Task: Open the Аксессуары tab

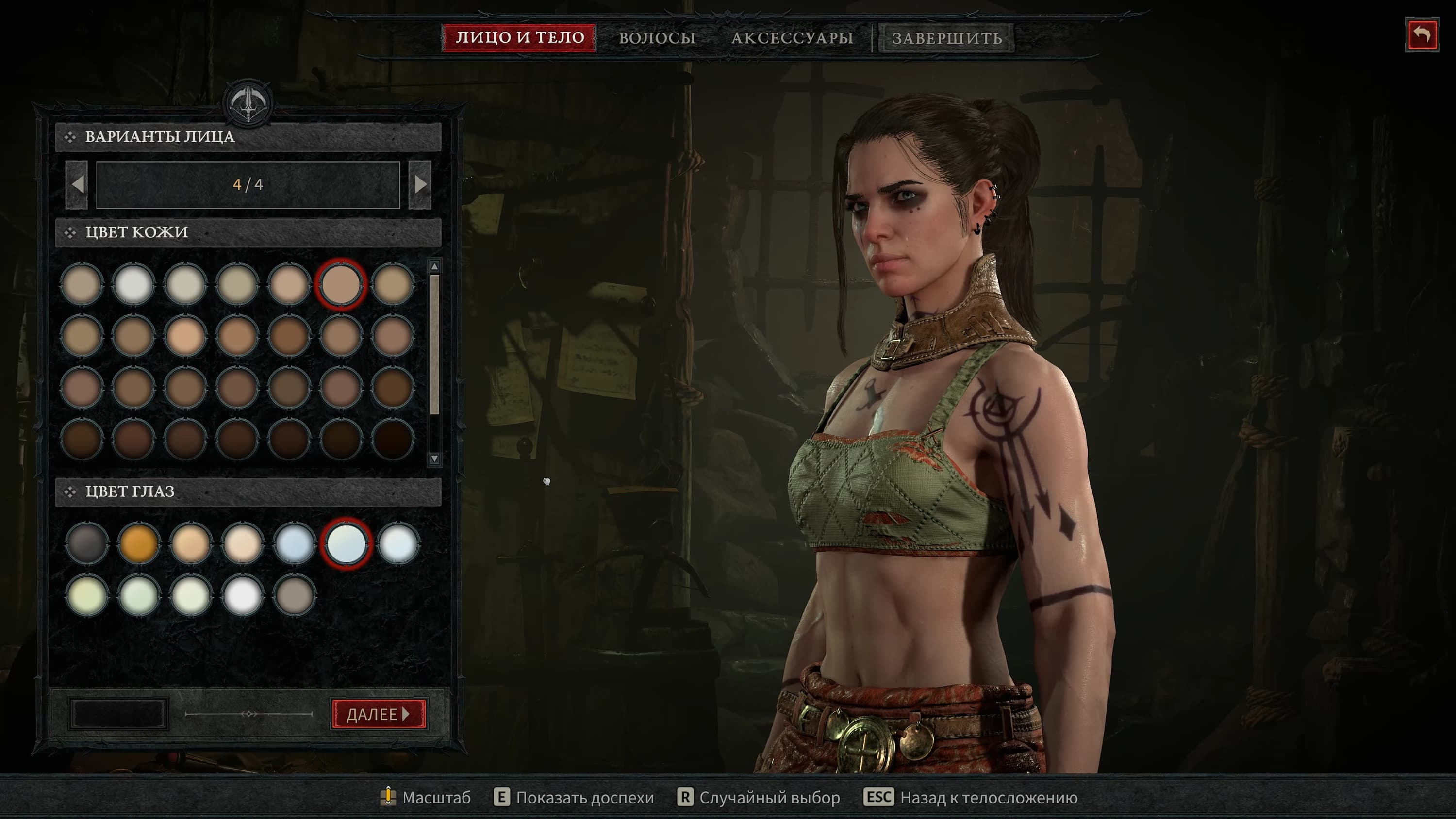Action: pos(792,38)
